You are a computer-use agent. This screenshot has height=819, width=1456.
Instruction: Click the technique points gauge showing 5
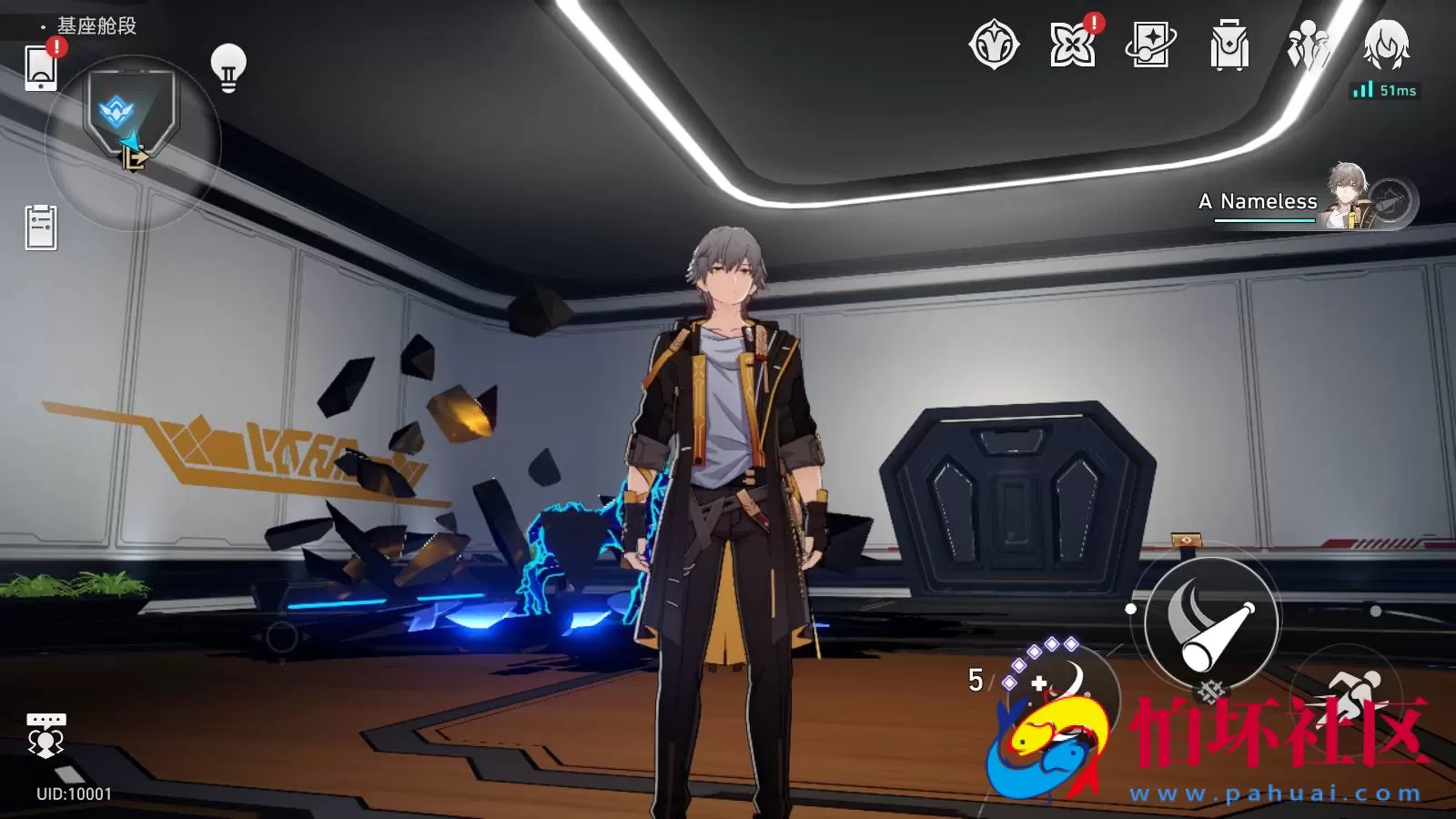click(x=976, y=681)
